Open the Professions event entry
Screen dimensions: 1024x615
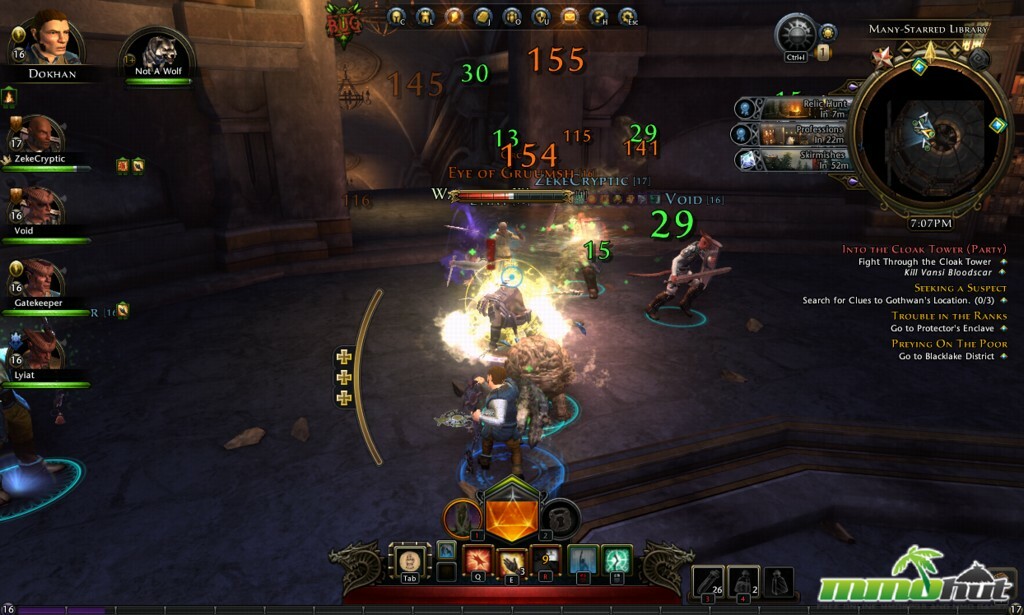[x=795, y=134]
